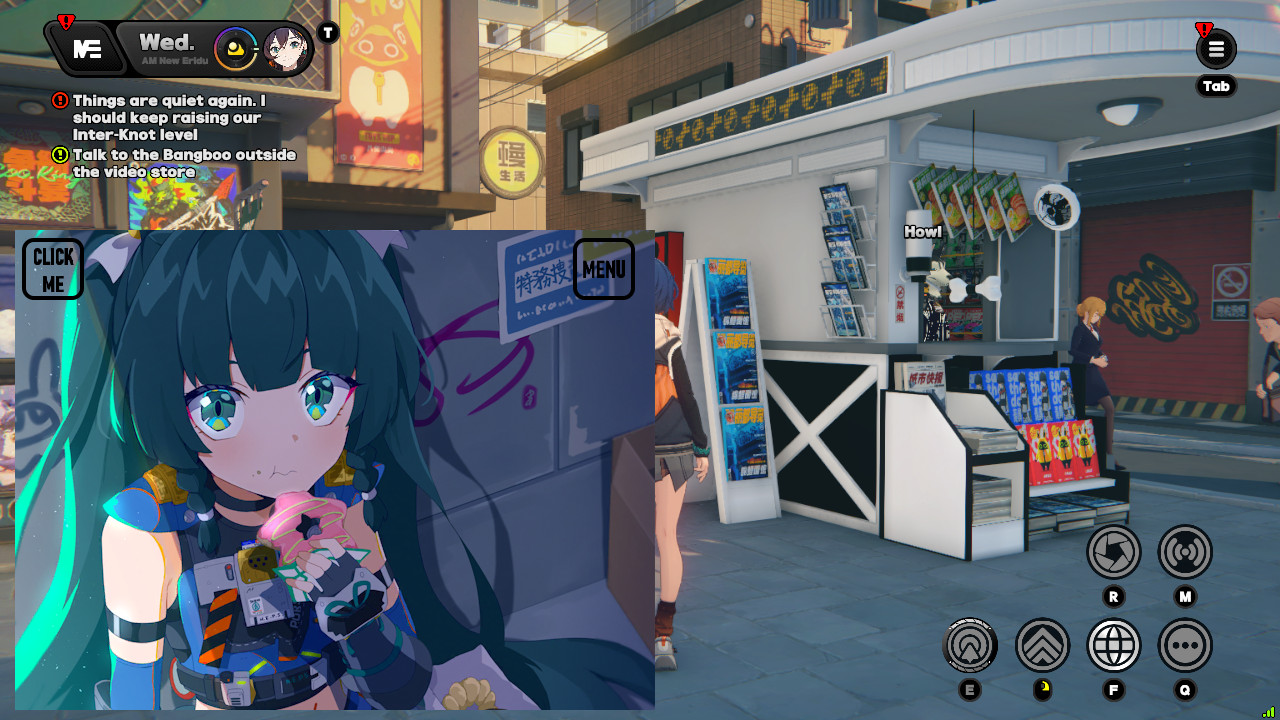
Task: Select the Wed. AM New Eridu date display
Action: pos(168,47)
